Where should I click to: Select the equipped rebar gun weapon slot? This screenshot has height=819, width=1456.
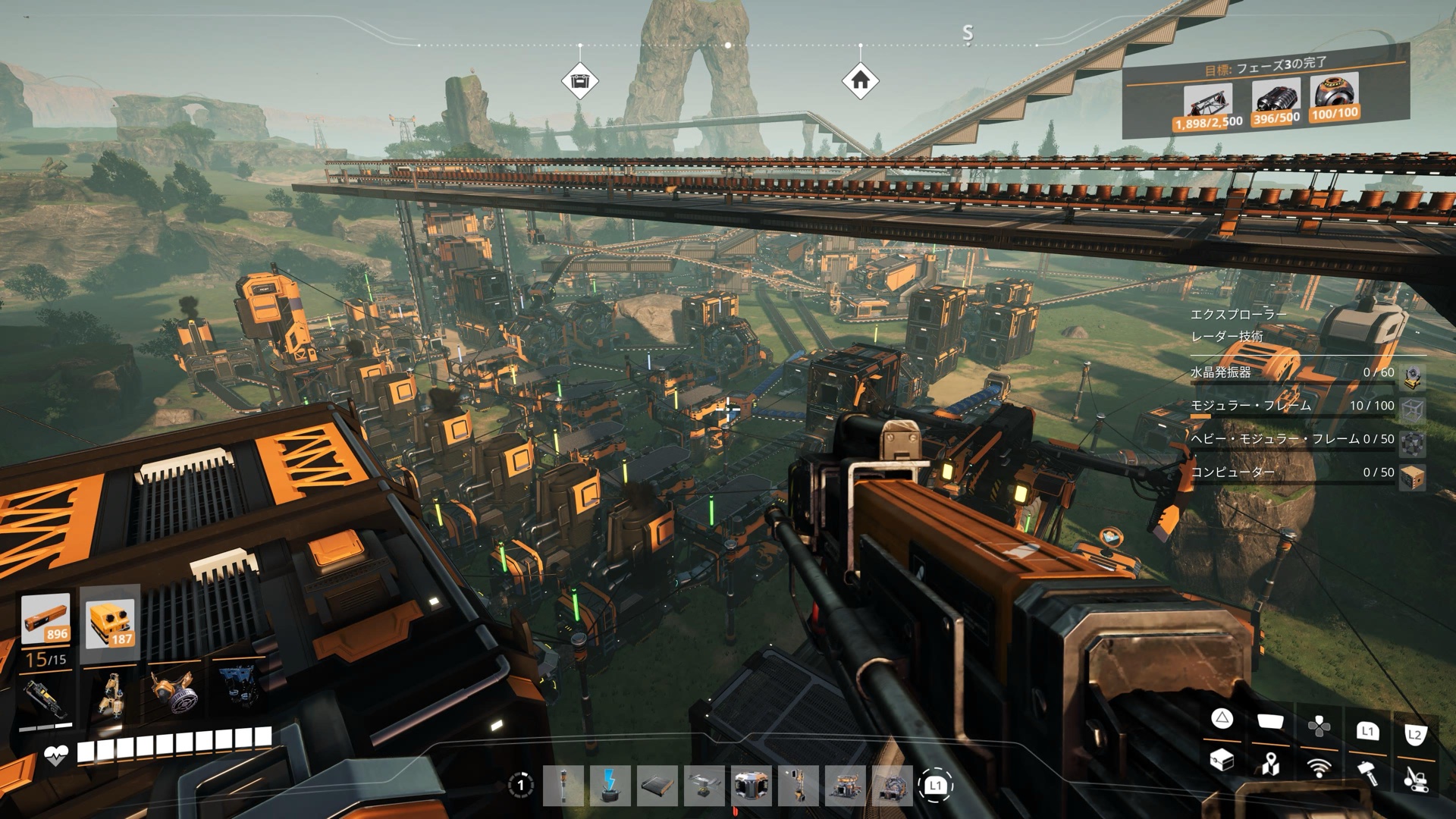tap(44, 698)
